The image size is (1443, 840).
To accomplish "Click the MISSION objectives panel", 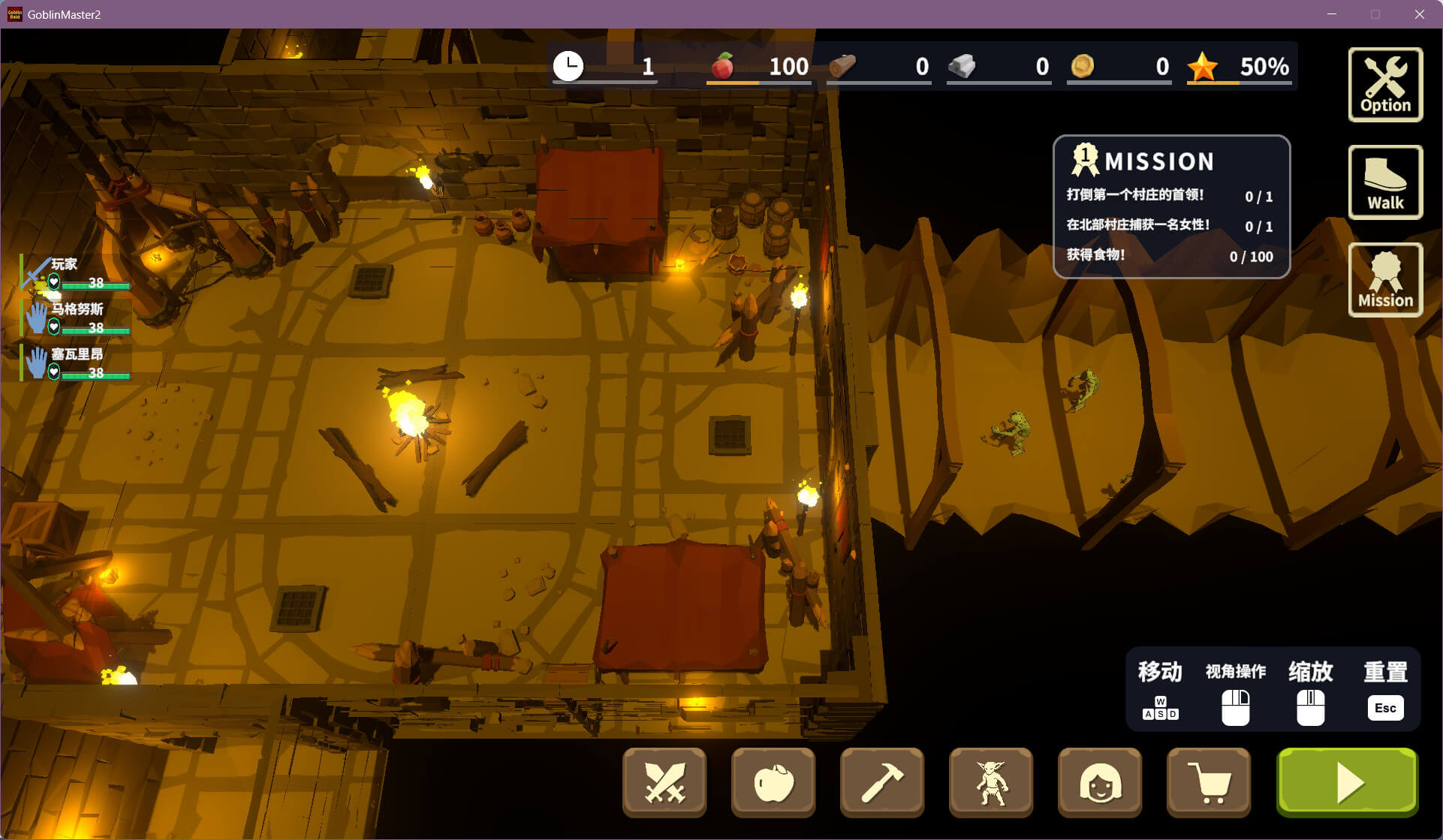I will coord(1171,207).
